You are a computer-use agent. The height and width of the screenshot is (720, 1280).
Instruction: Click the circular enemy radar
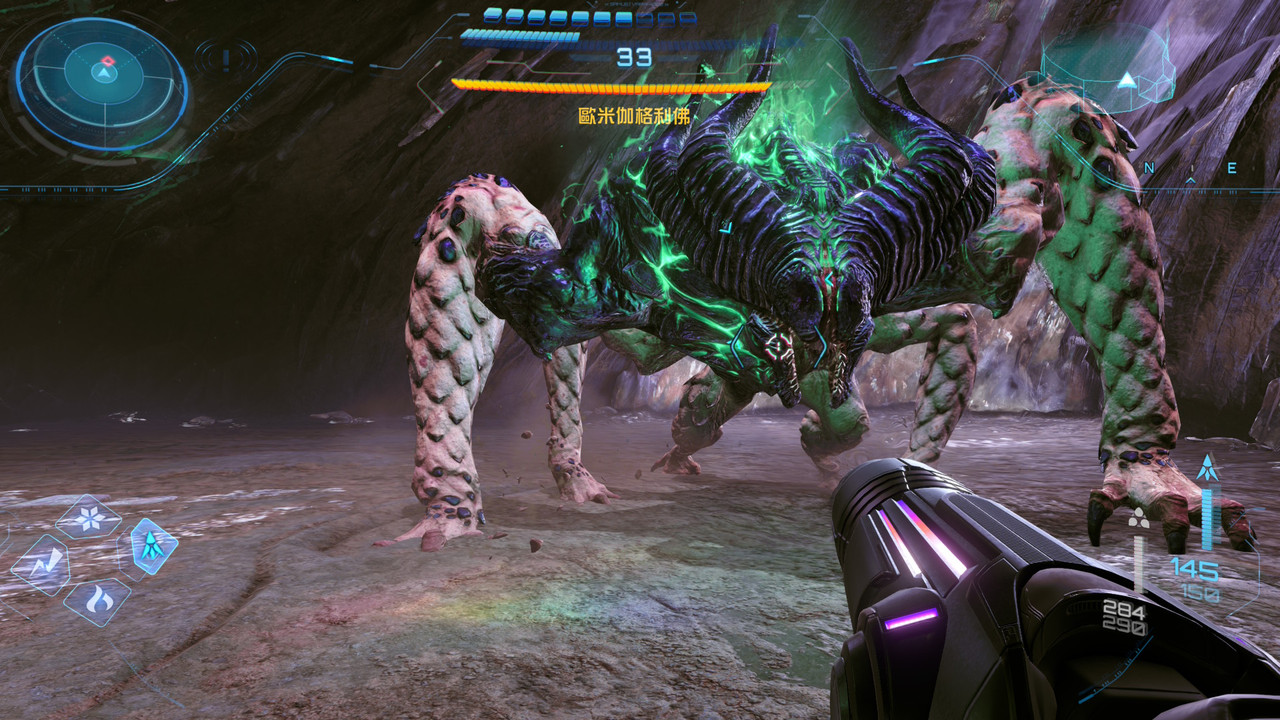(102, 84)
